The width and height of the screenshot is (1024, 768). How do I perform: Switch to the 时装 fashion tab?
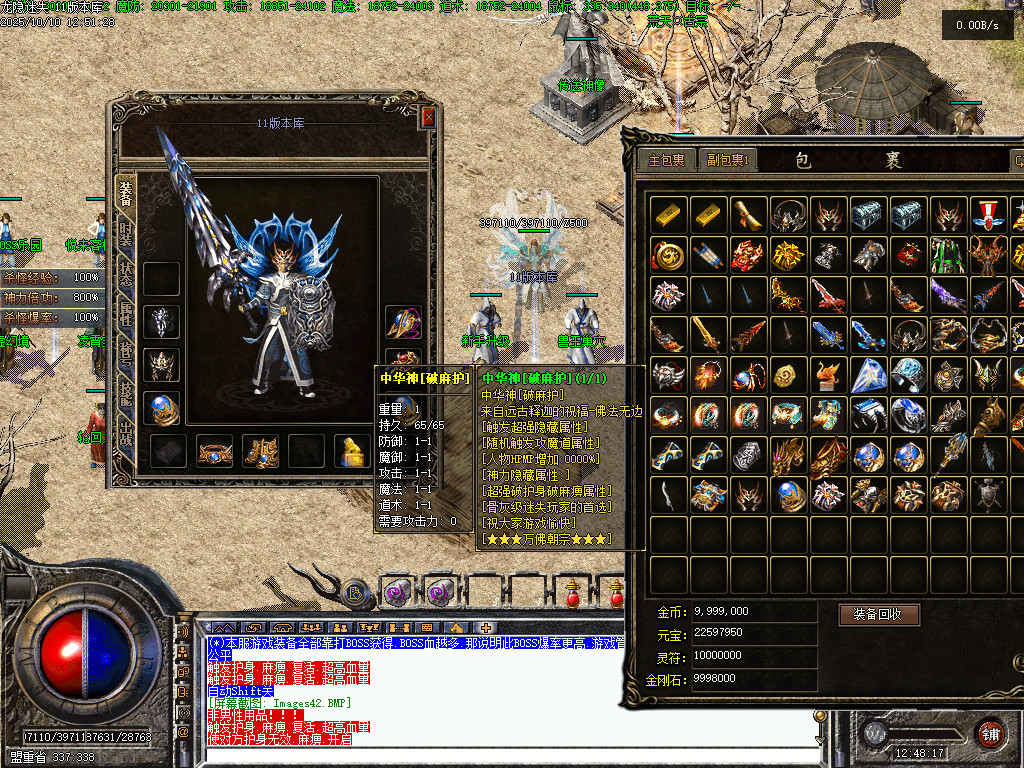point(126,237)
